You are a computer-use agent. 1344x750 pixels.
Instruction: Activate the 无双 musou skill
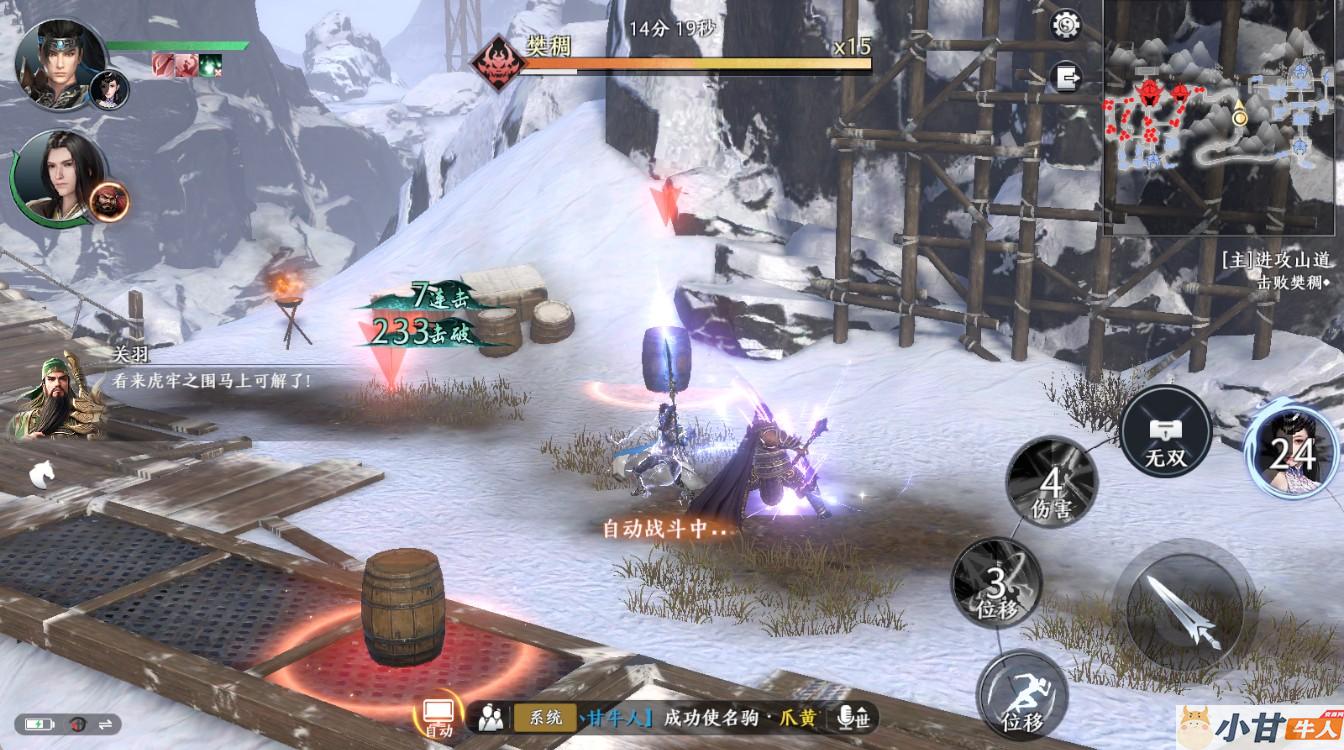click(1165, 432)
